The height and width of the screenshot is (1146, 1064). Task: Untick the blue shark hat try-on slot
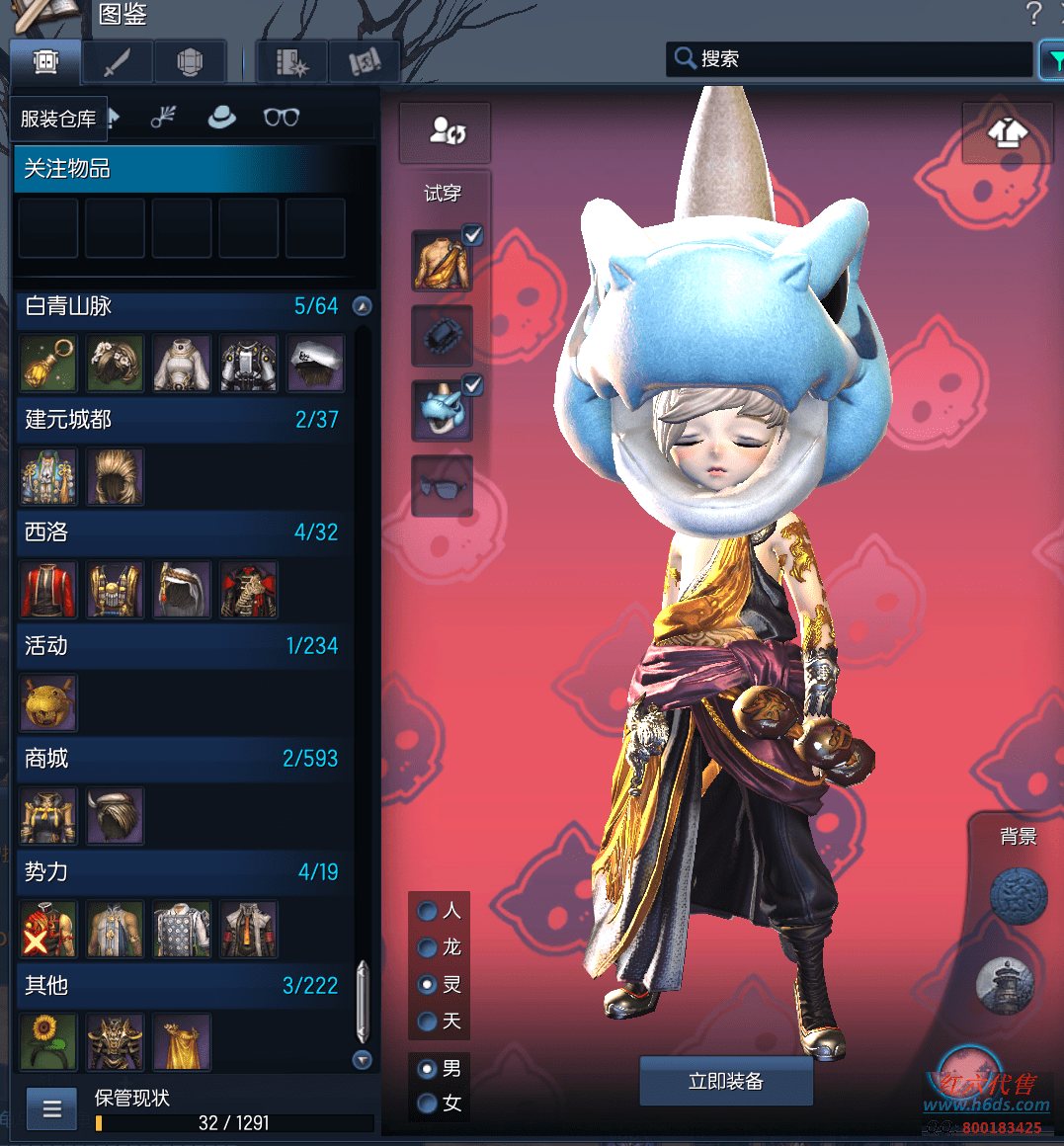(472, 386)
